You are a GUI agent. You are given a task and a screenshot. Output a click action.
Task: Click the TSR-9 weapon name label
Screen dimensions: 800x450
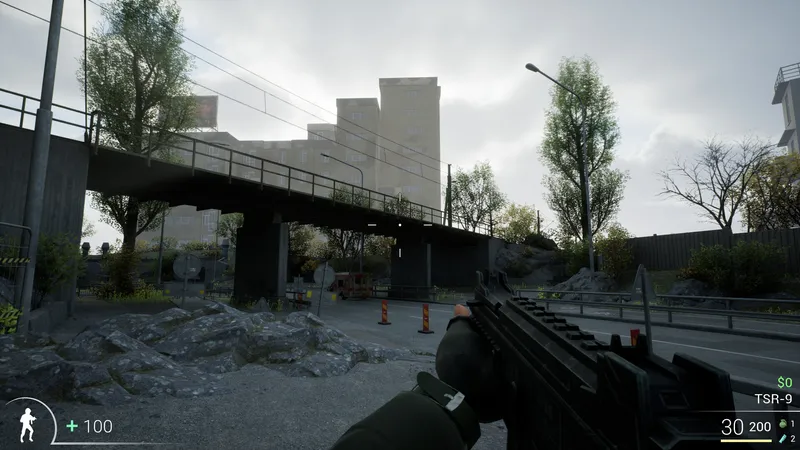(773, 399)
